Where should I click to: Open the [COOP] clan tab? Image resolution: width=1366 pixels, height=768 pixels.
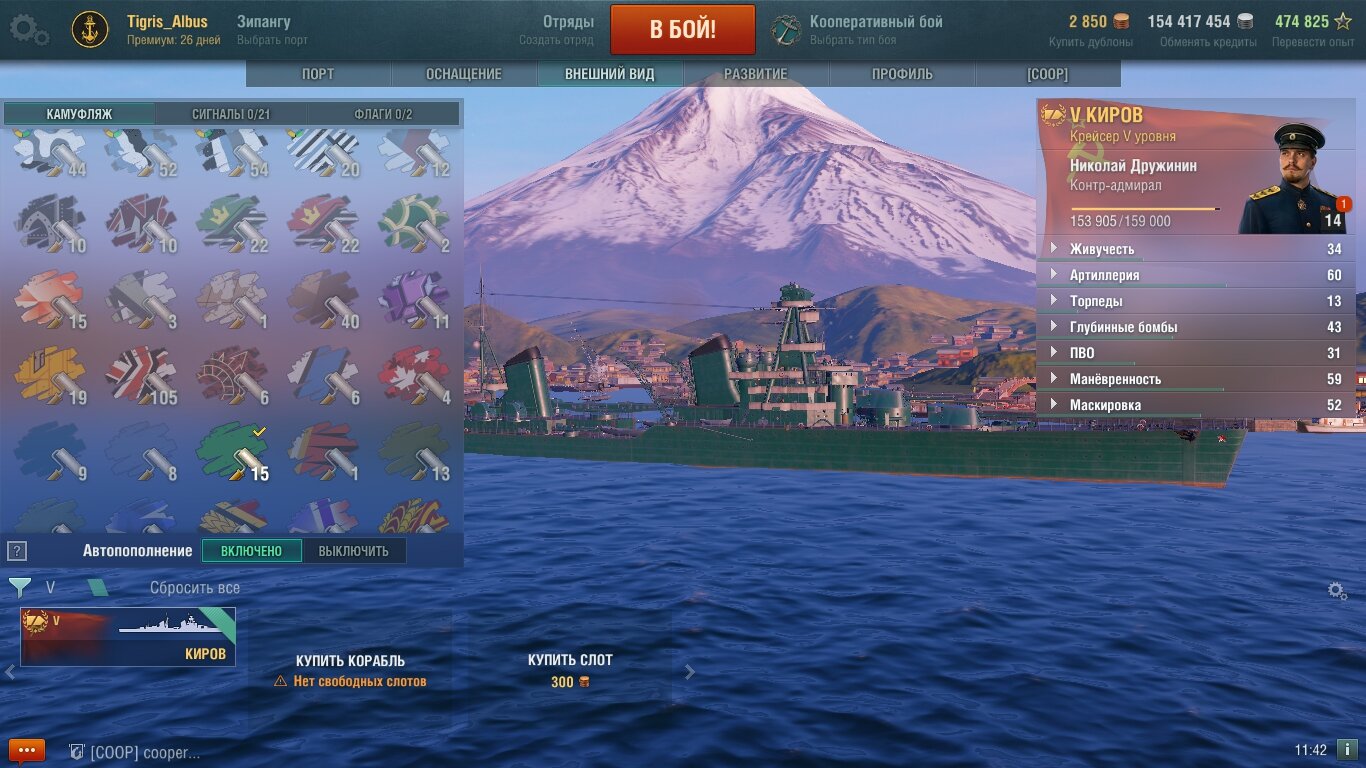[1047, 74]
